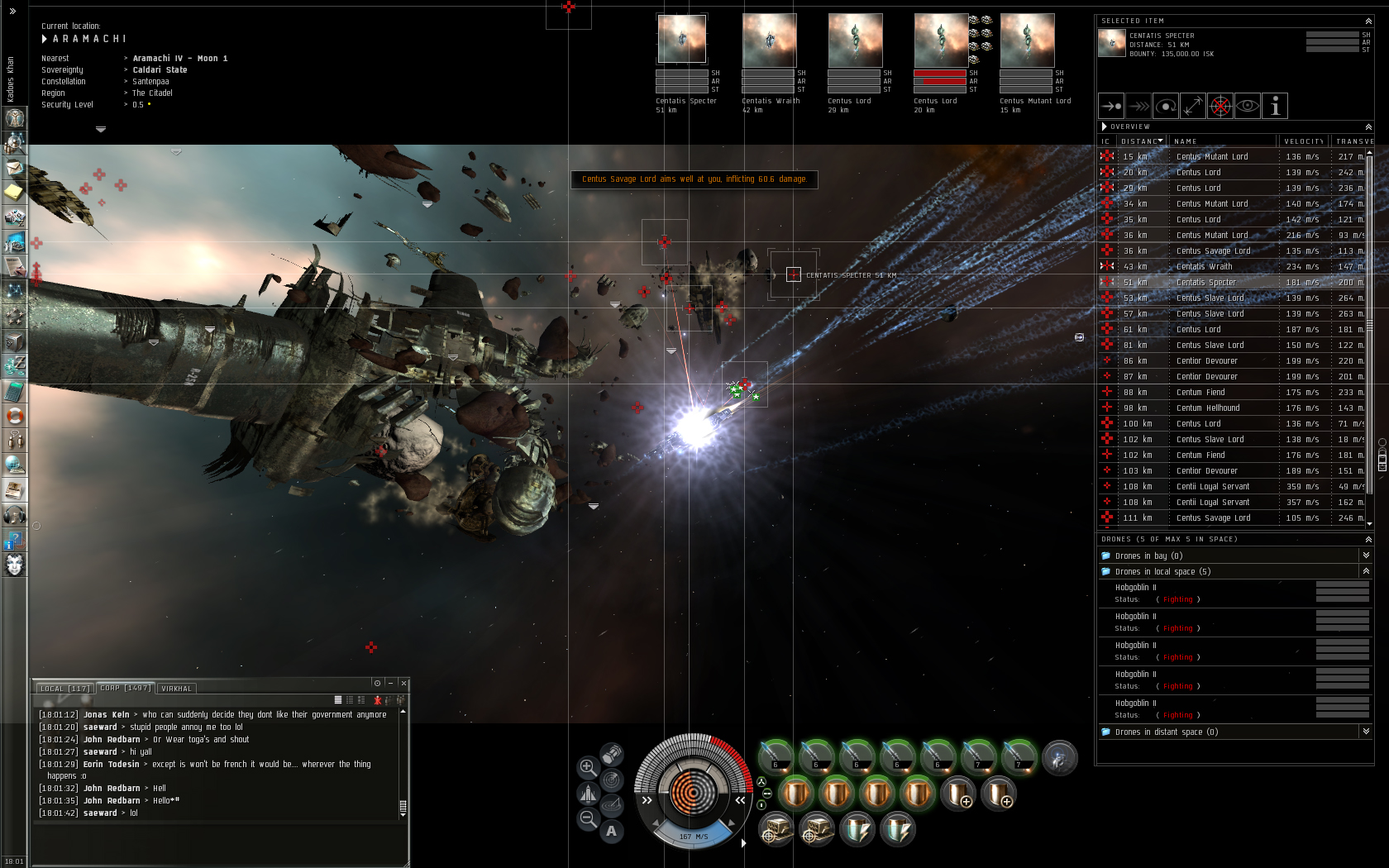Open the yellow notepad sidebar icon

pyautogui.click(x=14, y=193)
